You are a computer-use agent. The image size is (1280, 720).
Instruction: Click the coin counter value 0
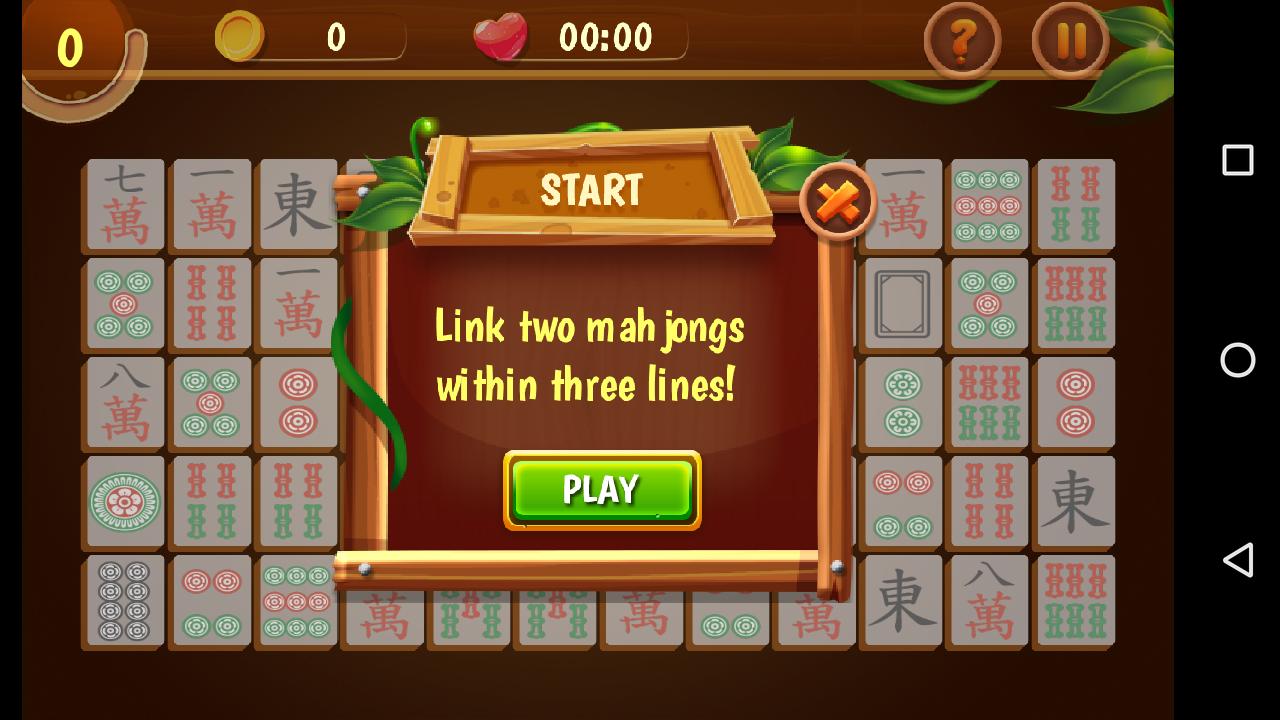click(336, 38)
